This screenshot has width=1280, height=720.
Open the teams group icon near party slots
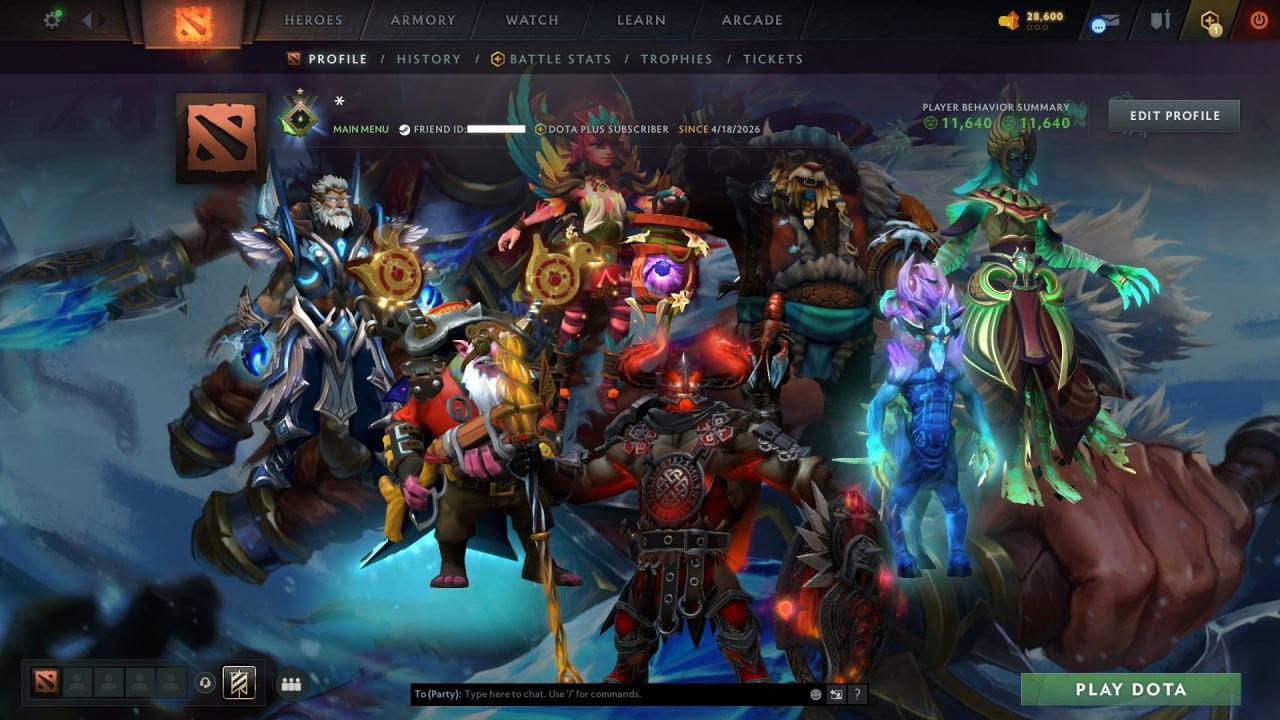[x=291, y=683]
